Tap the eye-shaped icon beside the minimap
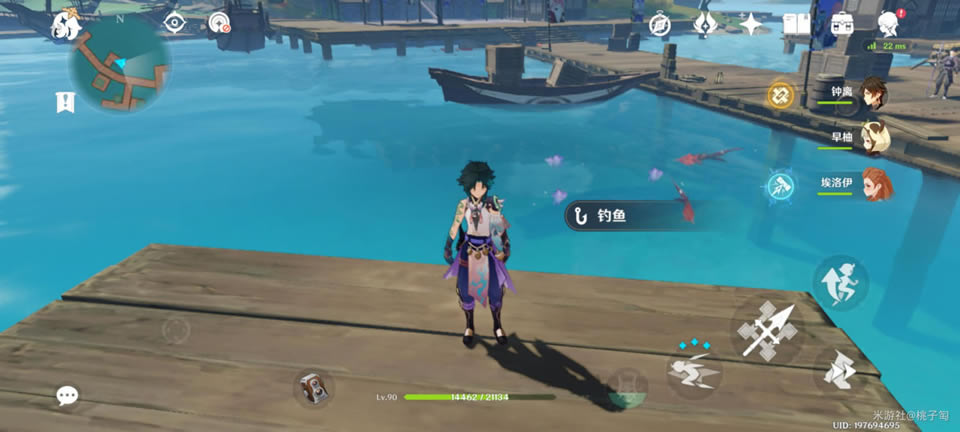This screenshot has width=960, height=432. point(174,23)
